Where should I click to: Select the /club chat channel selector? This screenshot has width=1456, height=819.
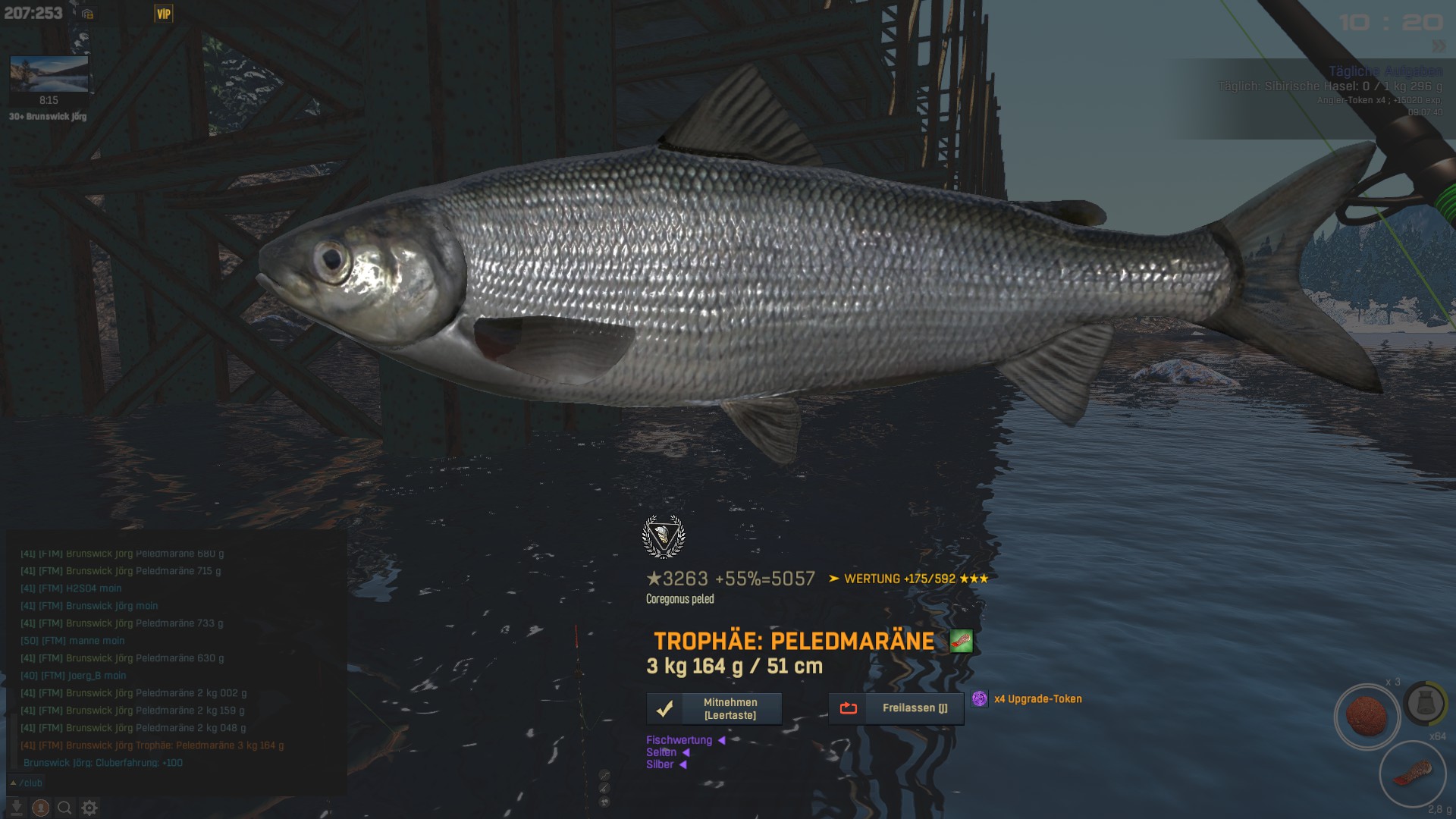click(x=27, y=783)
